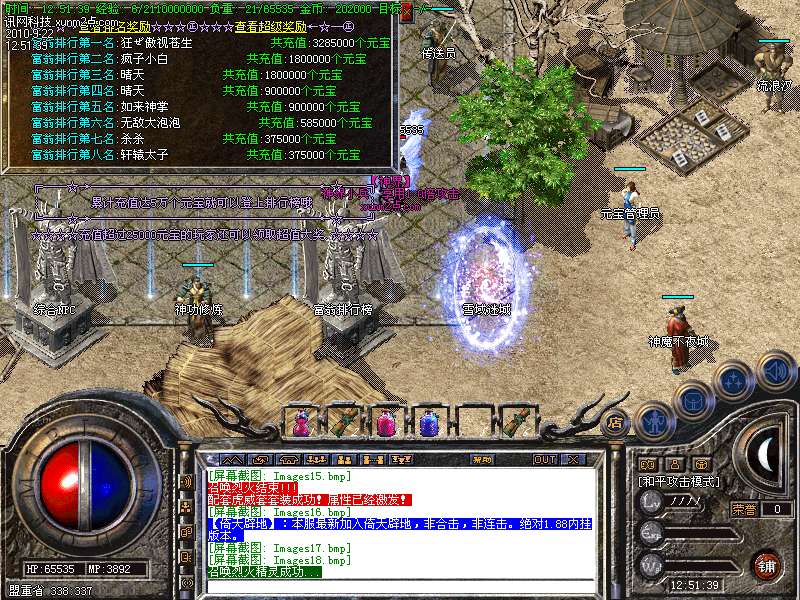
Task: Open the 帮助 help button
Action: coord(483,459)
